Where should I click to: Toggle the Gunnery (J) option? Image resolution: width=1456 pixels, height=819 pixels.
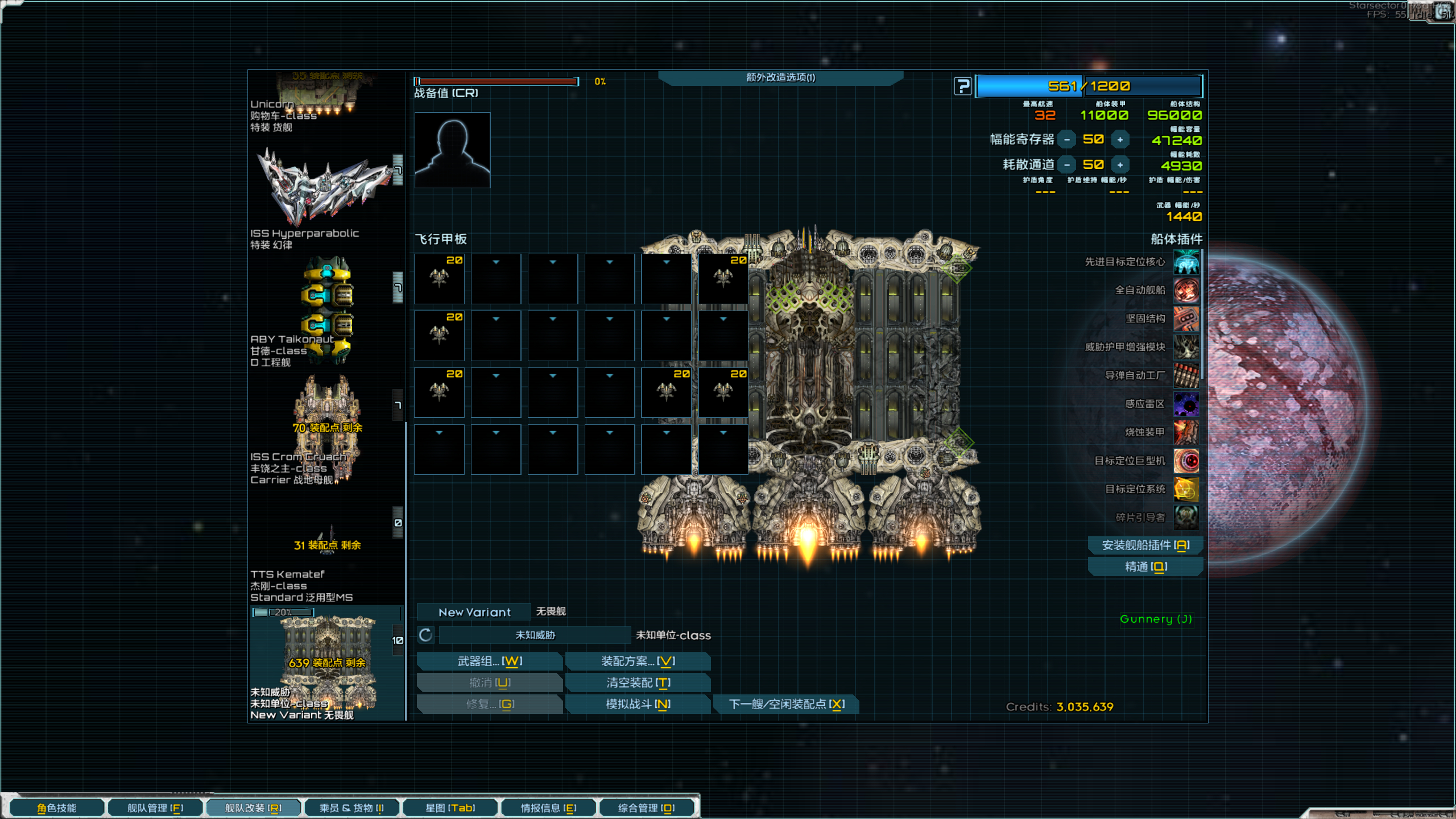coord(1156,619)
